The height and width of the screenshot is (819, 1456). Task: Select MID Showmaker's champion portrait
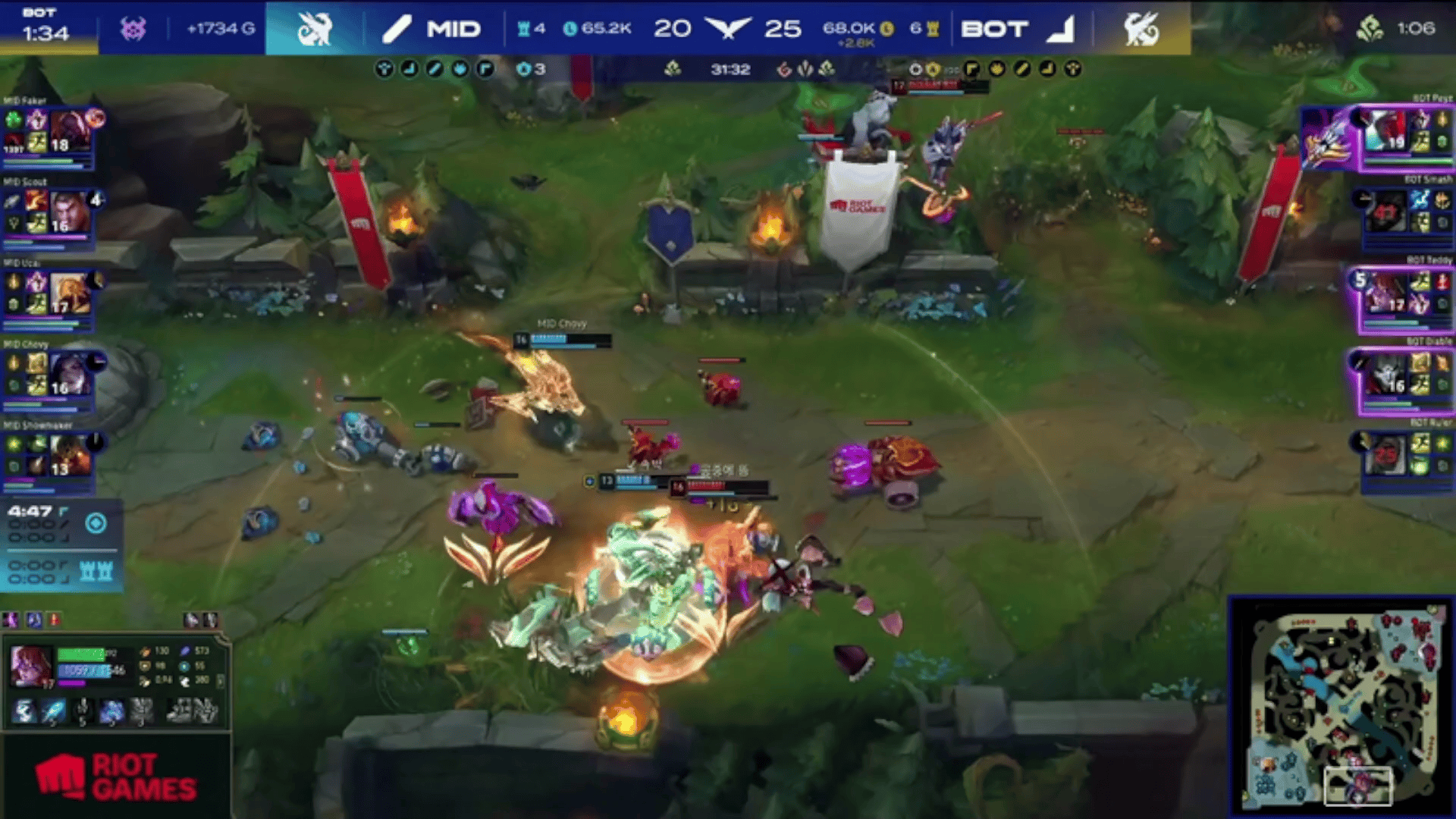click(x=70, y=455)
